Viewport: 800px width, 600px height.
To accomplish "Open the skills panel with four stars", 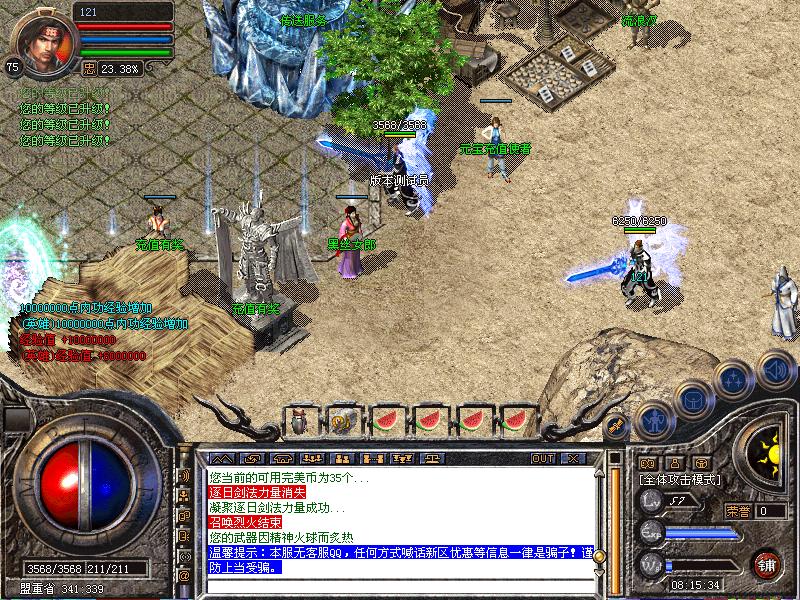I will pos(735,379).
